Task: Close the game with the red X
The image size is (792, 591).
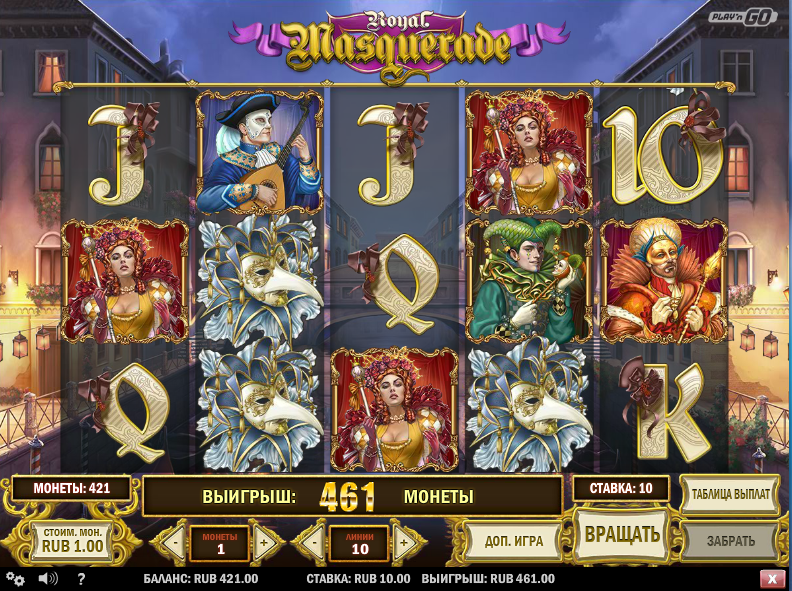Action: pos(772,579)
